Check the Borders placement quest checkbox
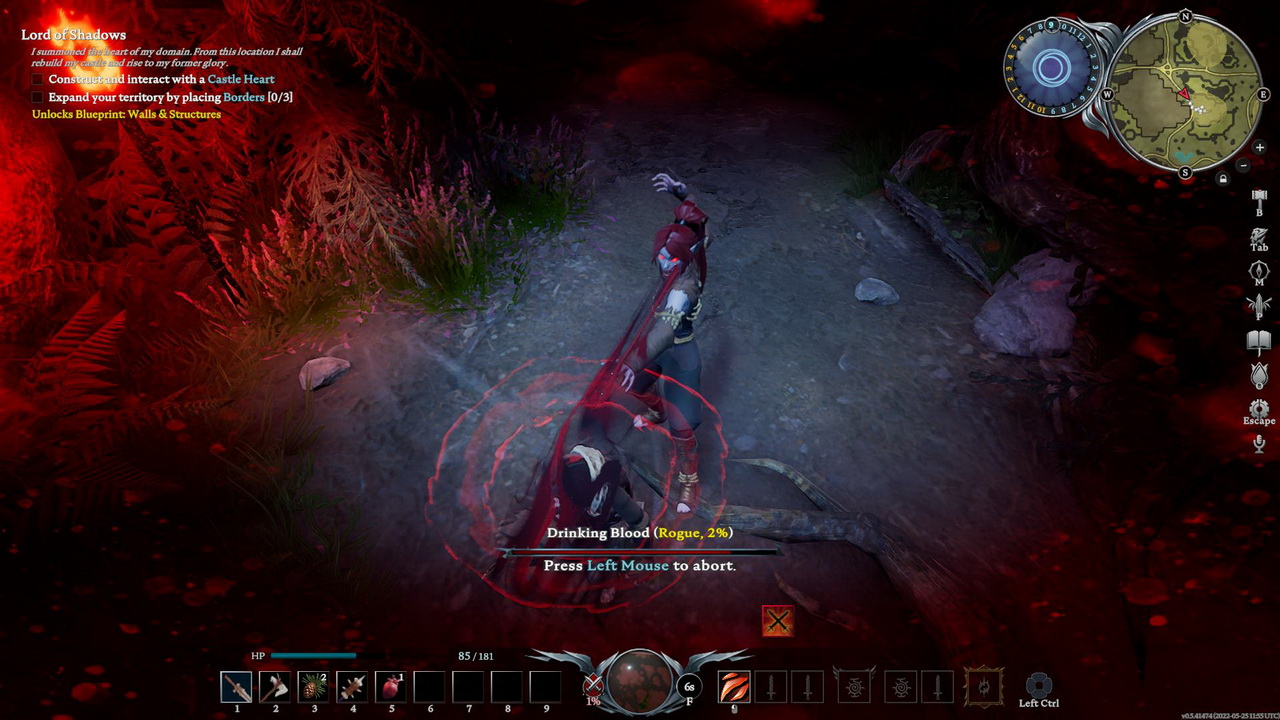The image size is (1280, 720). pyautogui.click(x=37, y=97)
